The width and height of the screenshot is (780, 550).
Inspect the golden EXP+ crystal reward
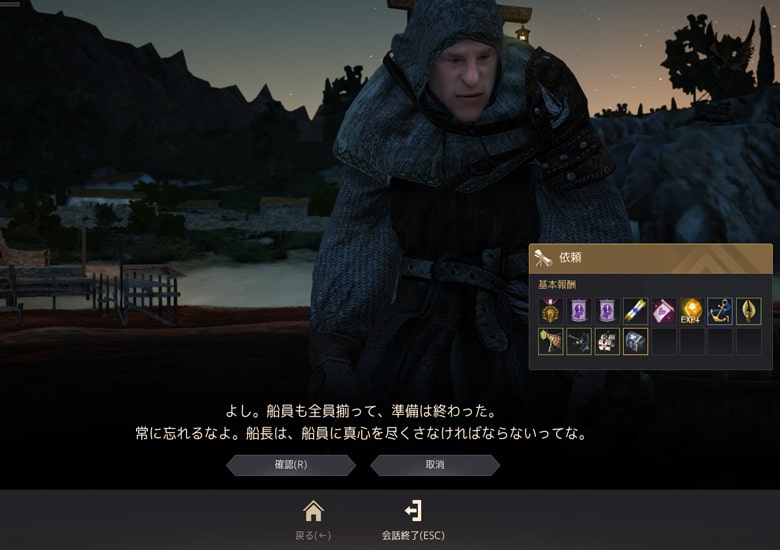pos(691,311)
